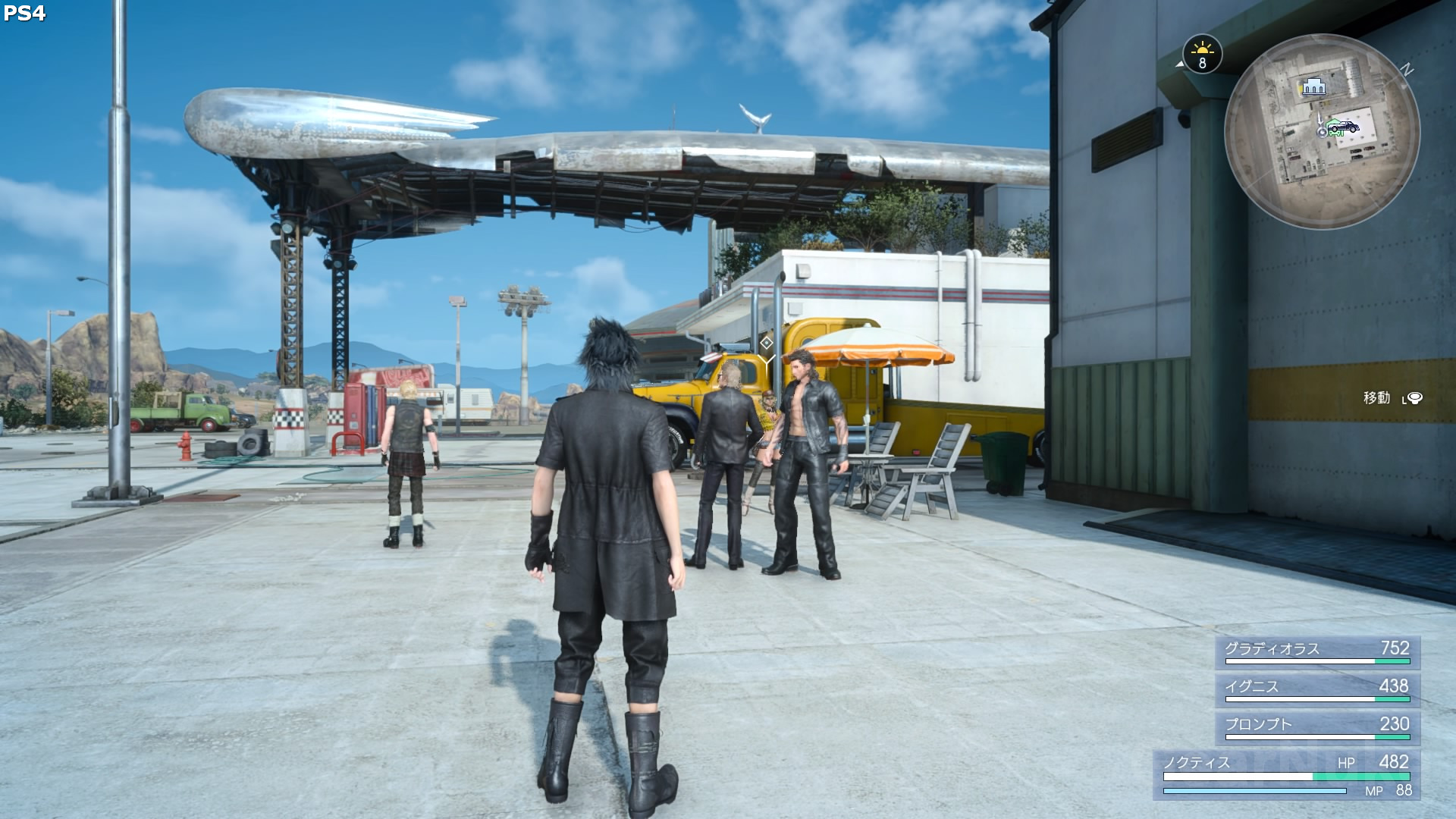
Task: Click the diamond waypoint marker above the truck
Action: click(767, 343)
